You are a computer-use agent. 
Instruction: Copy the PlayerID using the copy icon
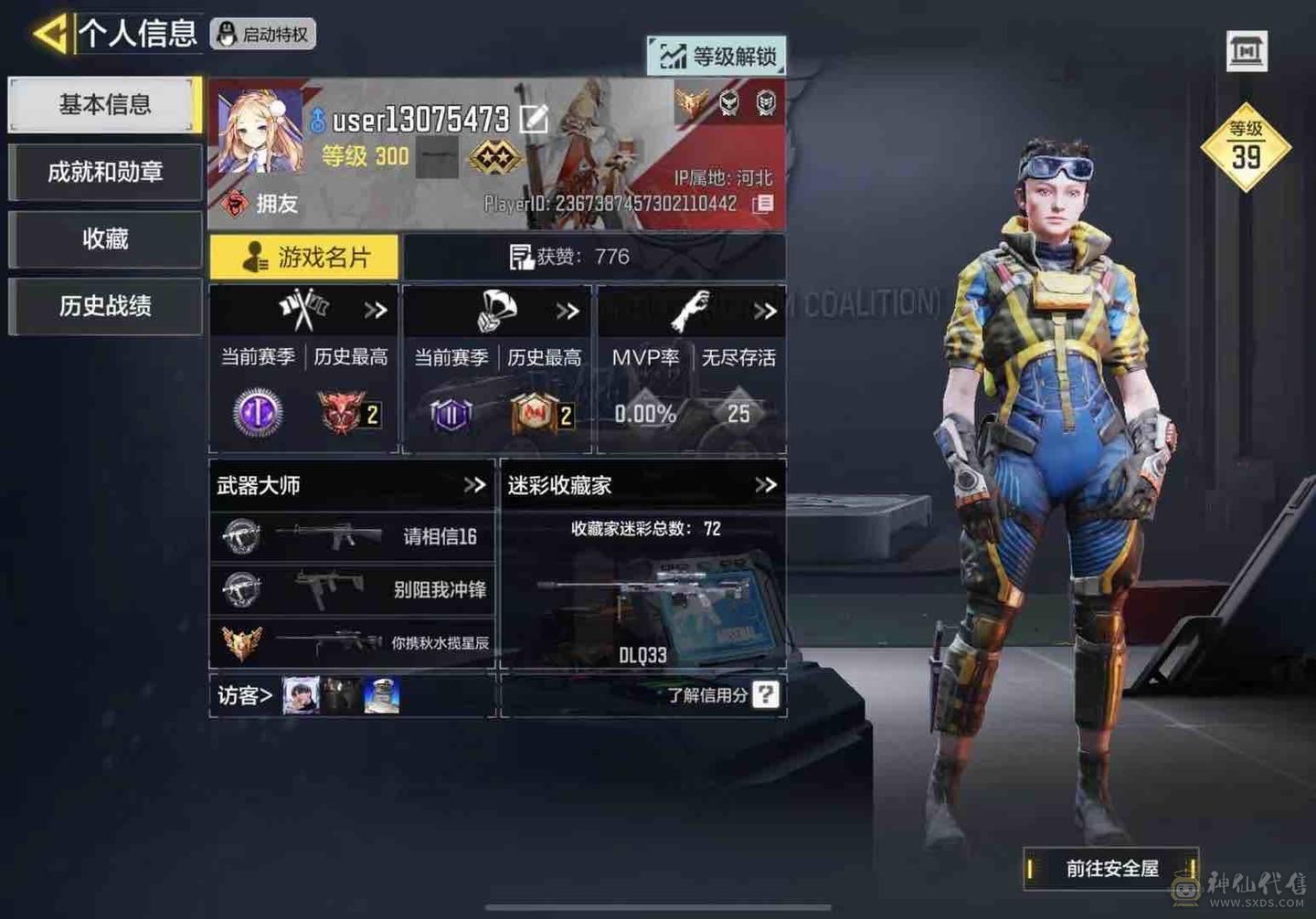(x=765, y=203)
